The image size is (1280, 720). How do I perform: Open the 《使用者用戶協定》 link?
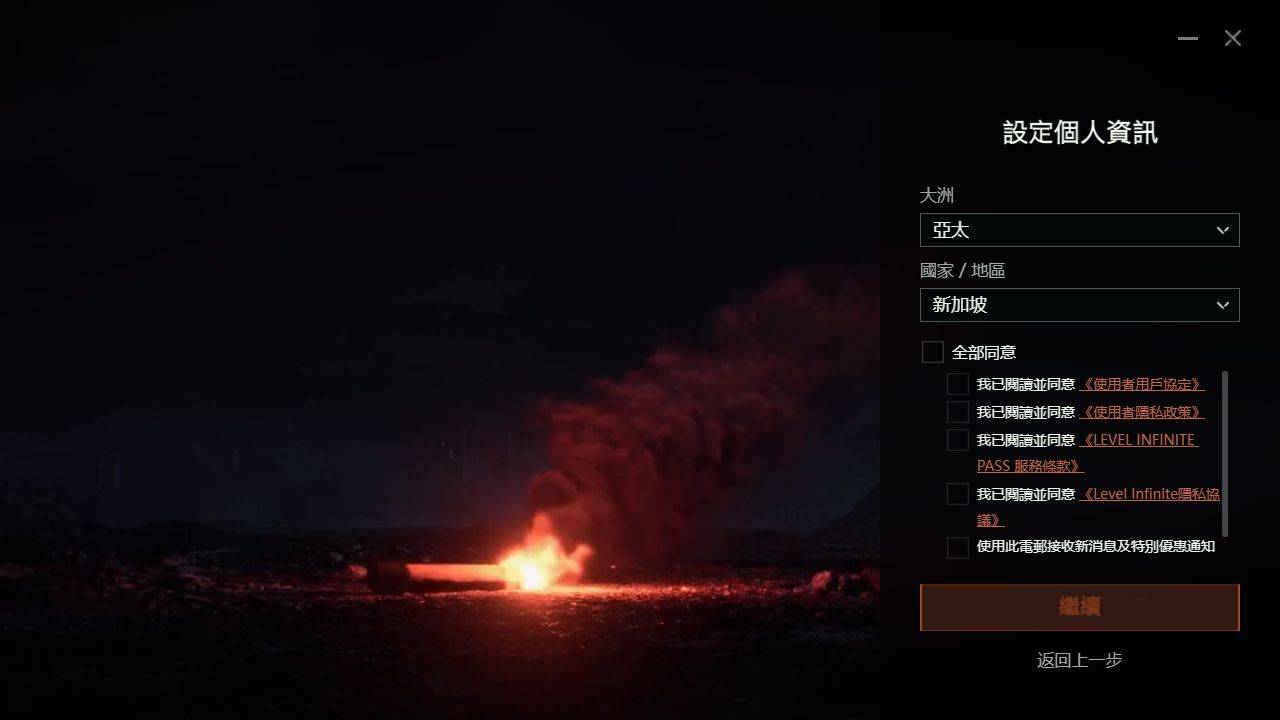(1141, 384)
